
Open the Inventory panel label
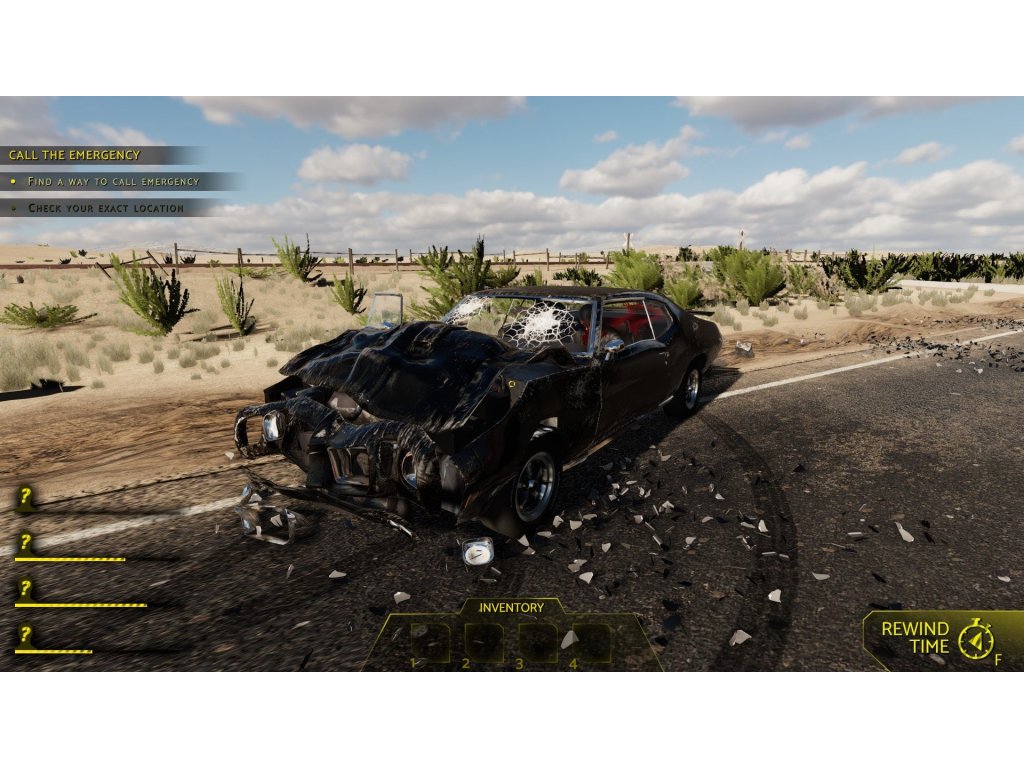(x=511, y=607)
